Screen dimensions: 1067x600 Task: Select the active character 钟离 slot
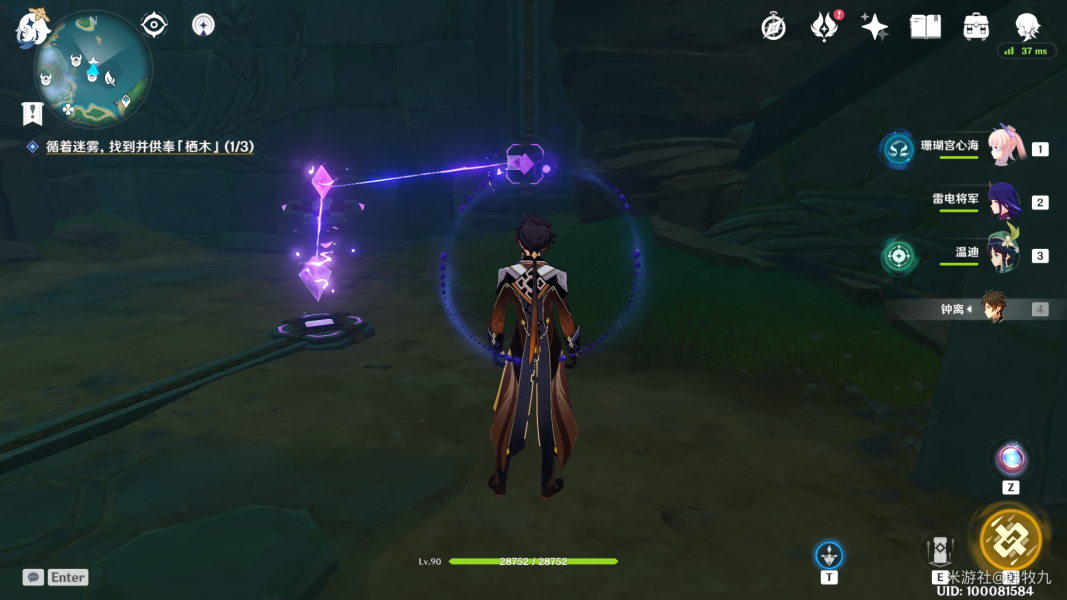(993, 308)
